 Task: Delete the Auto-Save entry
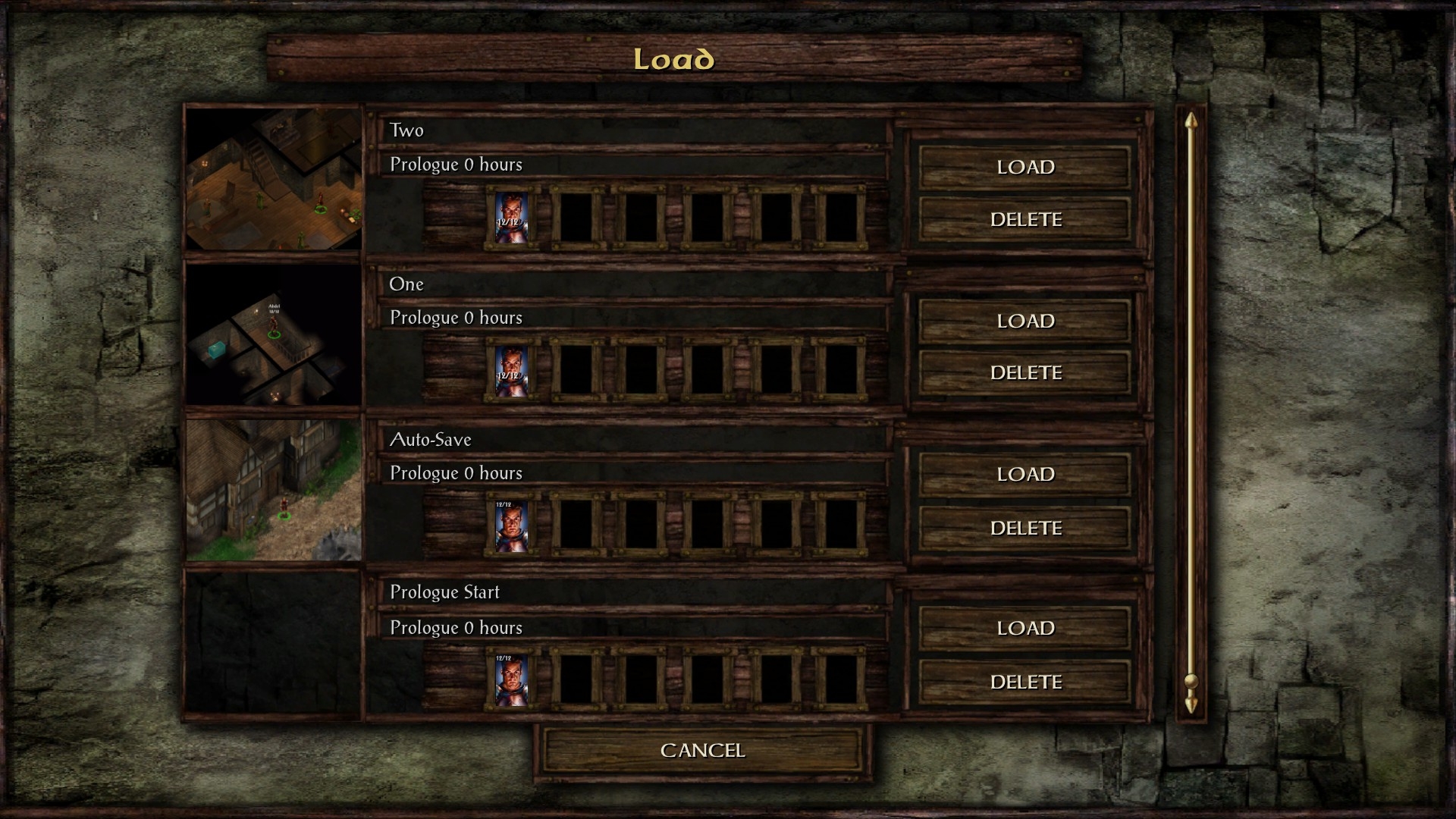(1025, 528)
